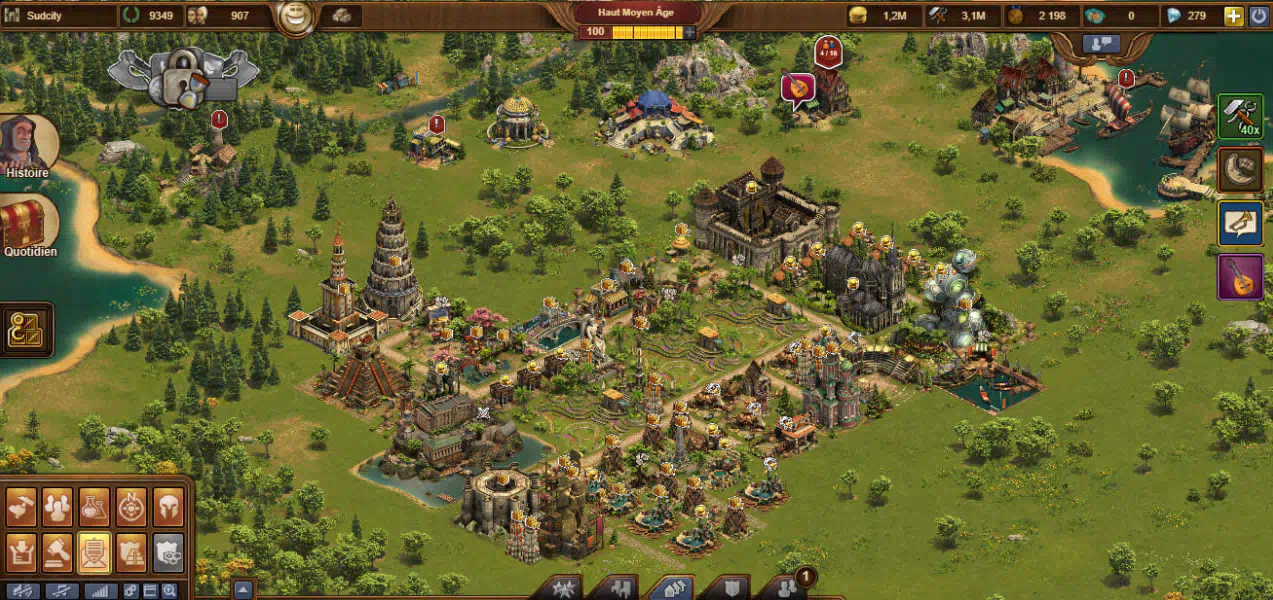Open the purple lute tavern button
Screen dimensions: 1273x600
pyautogui.click(x=1240, y=277)
